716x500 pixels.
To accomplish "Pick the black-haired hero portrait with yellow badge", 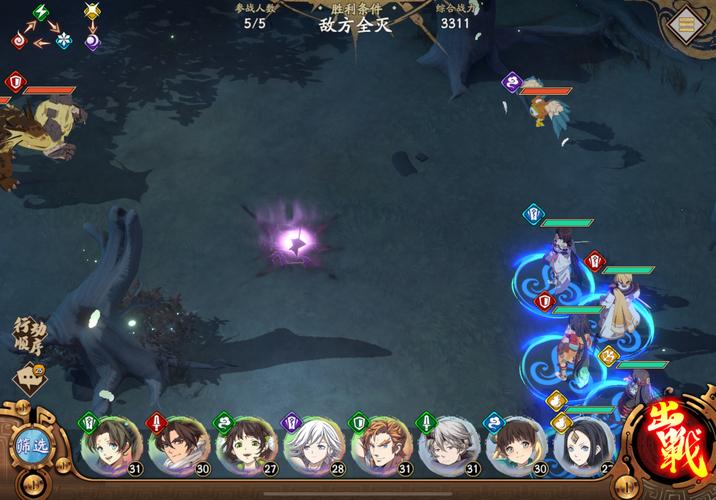I will [583, 446].
